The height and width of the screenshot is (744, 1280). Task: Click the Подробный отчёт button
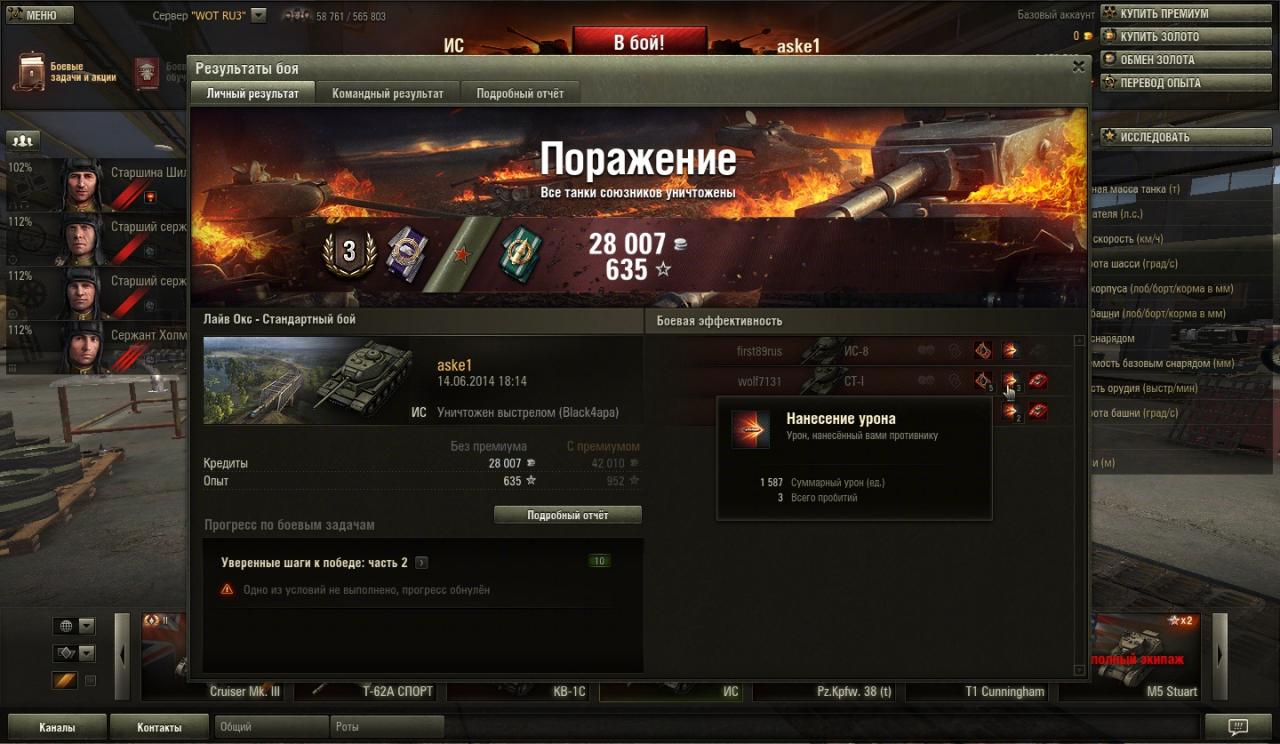[568, 515]
